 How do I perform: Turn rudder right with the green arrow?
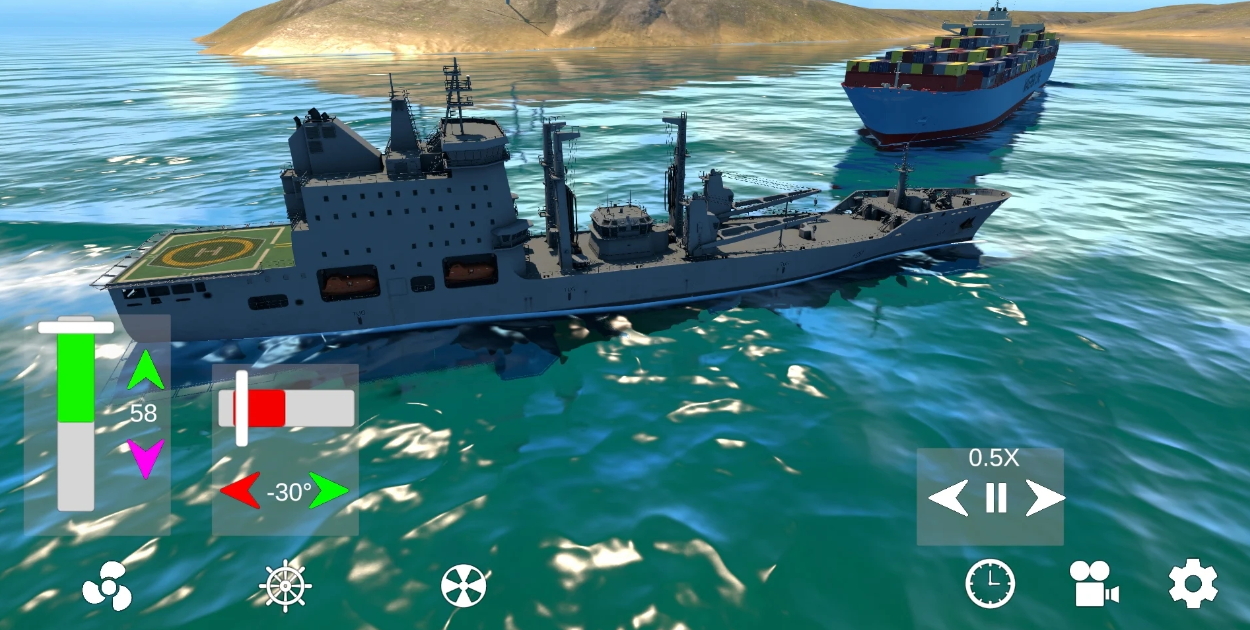[x=330, y=491]
